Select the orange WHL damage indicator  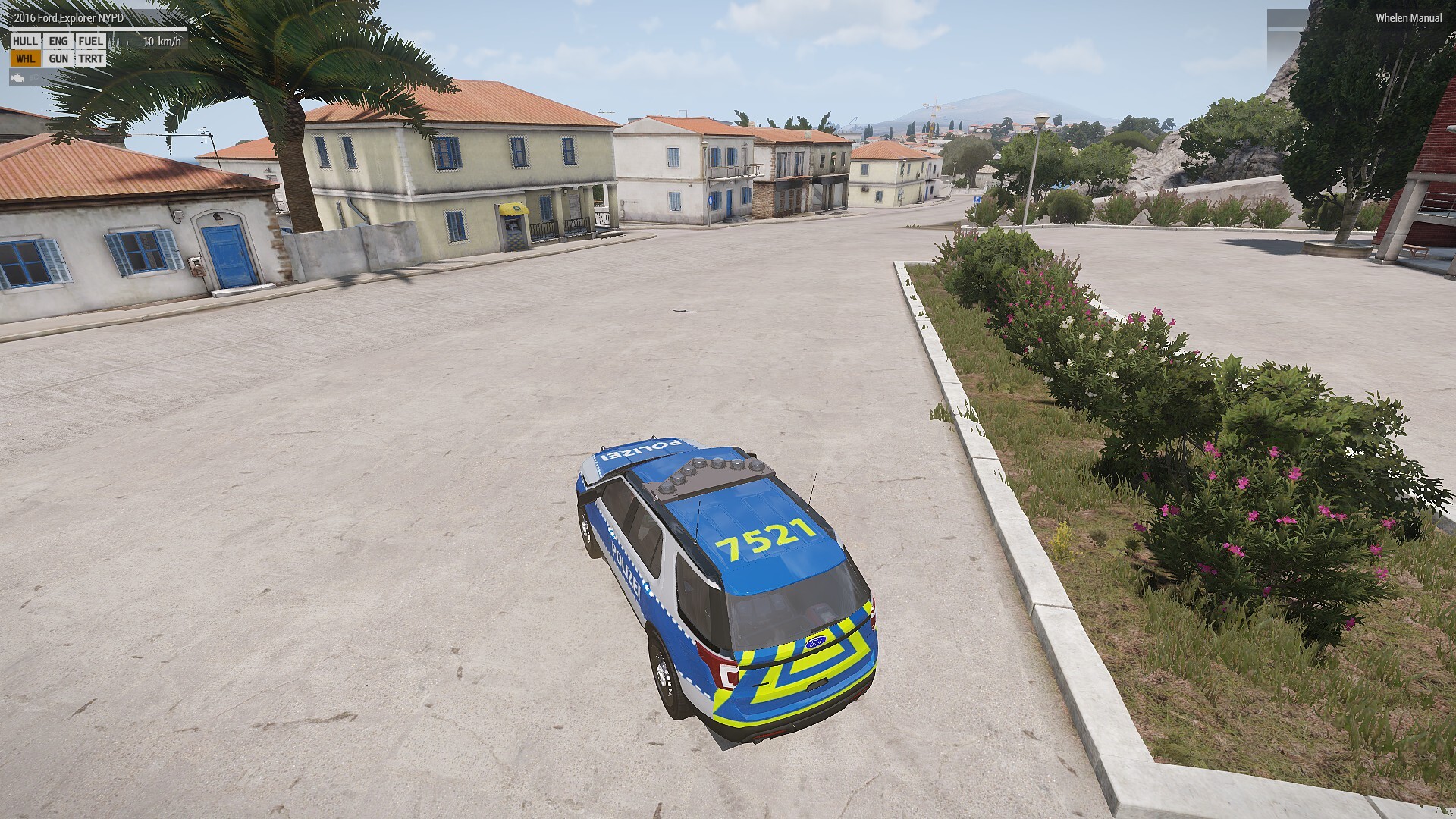point(25,58)
